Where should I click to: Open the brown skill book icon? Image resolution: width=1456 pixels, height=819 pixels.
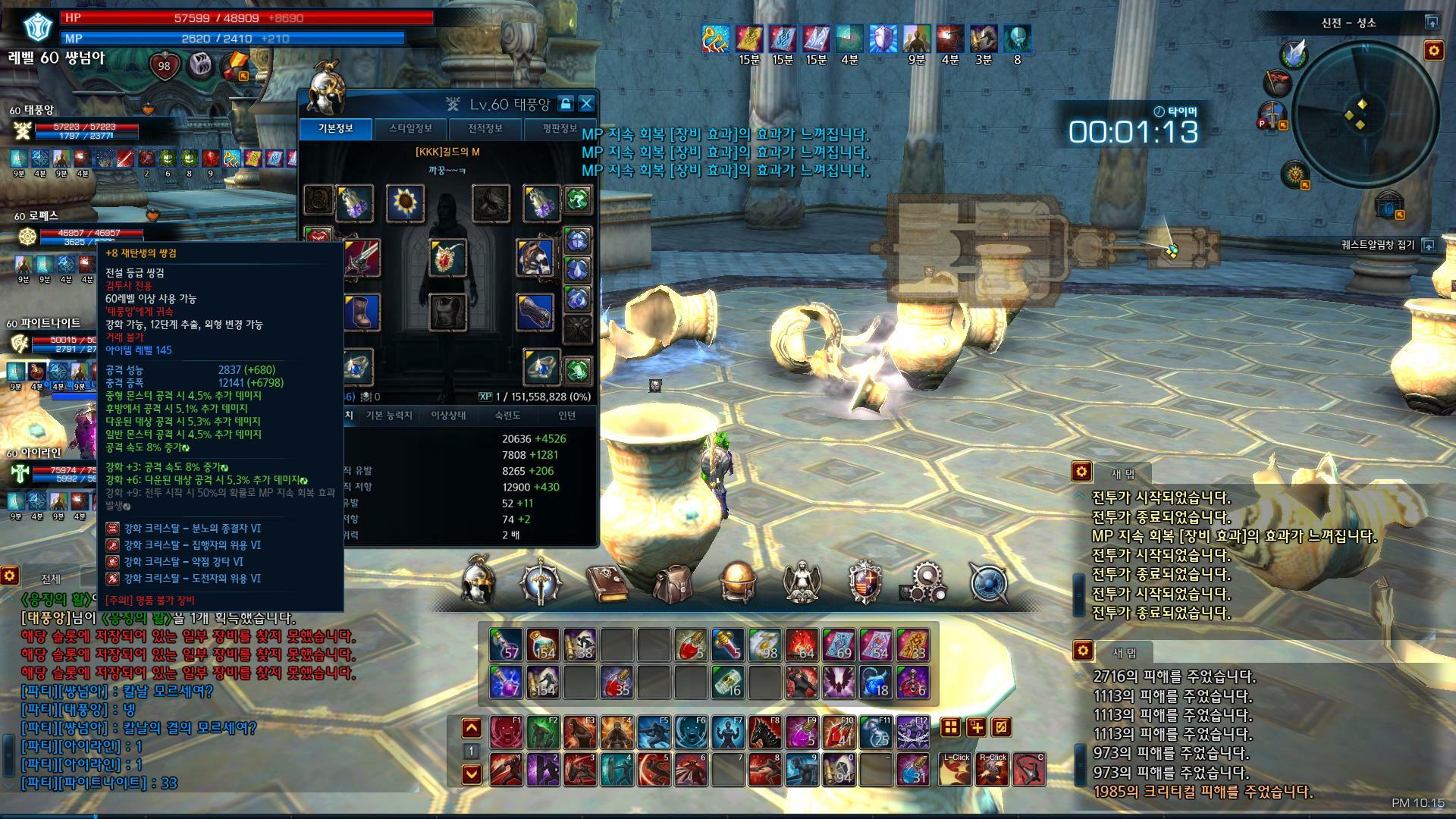click(x=607, y=582)
